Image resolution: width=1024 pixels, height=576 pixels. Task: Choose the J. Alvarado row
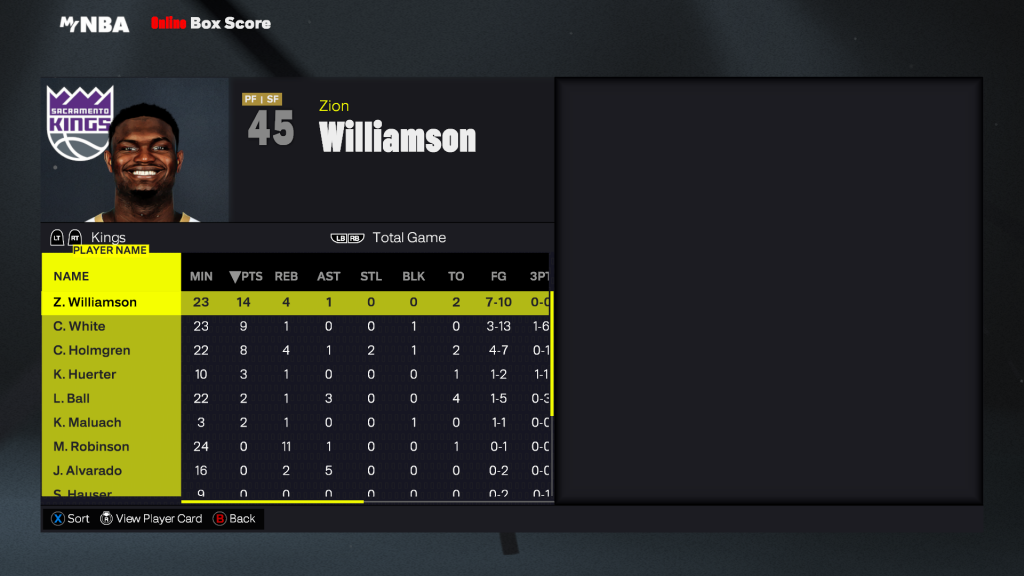point(89,470)
